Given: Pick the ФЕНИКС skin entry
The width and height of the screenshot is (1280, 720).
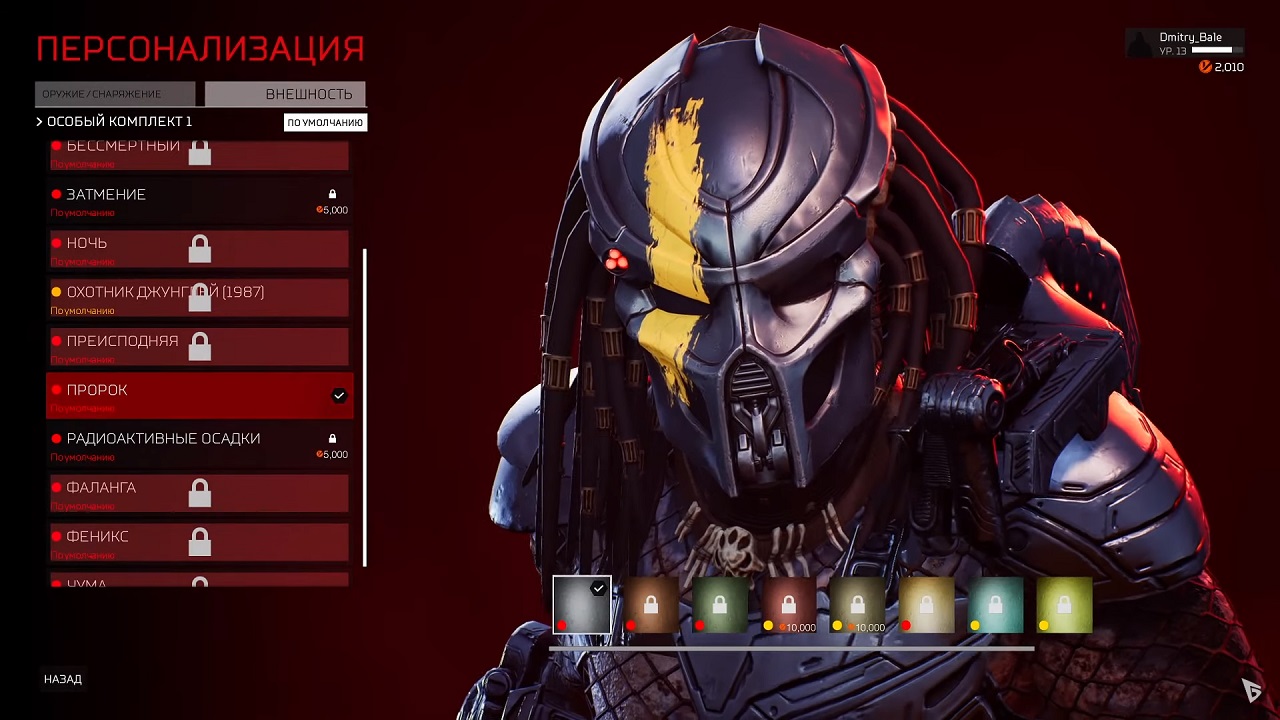Looking at the screenshot, I should (x=199, y=542).
